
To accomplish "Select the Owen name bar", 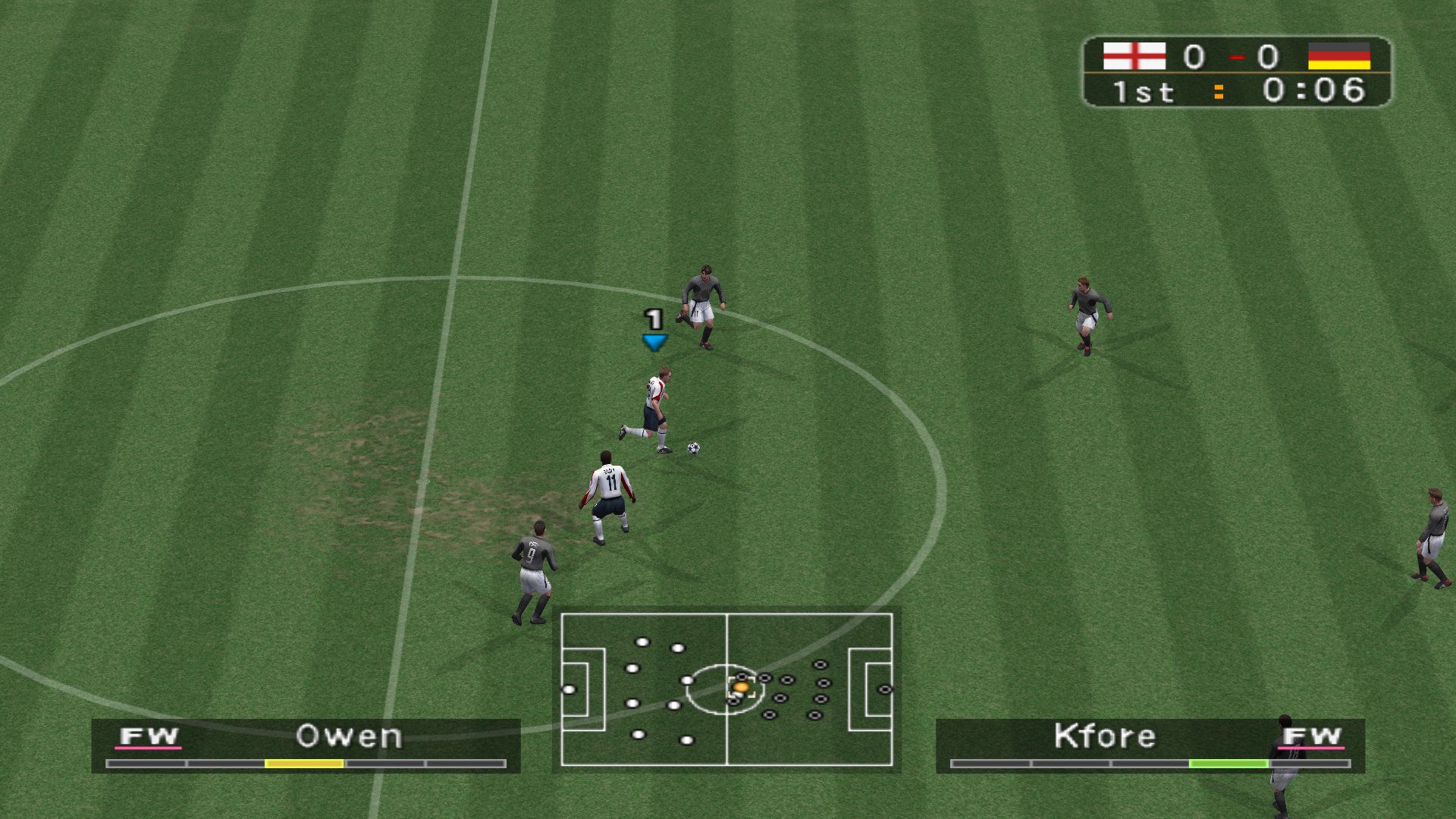I will 349,736.
